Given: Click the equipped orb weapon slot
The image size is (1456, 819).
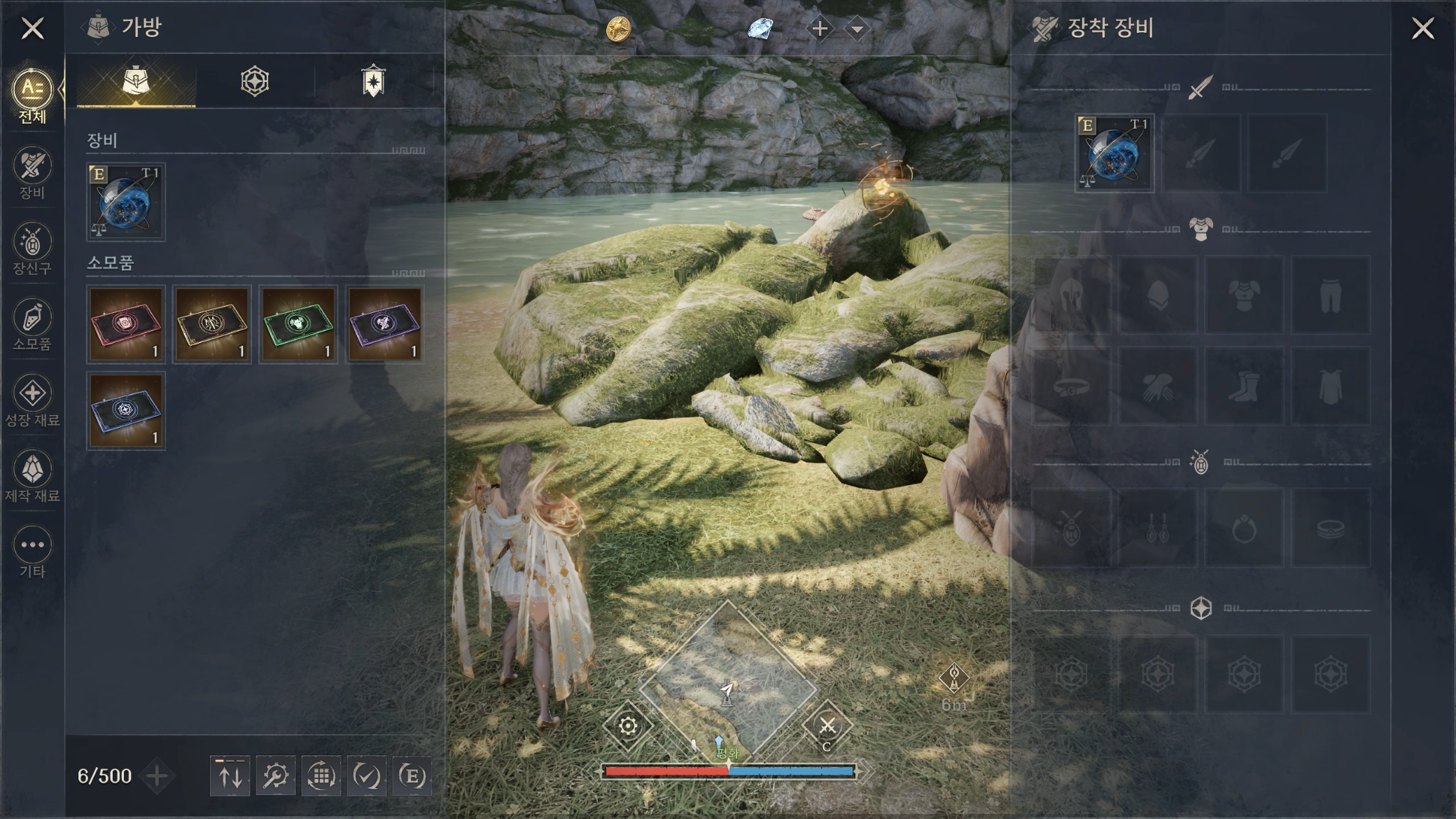Looking at the screenshot, I should point(1114,154).
